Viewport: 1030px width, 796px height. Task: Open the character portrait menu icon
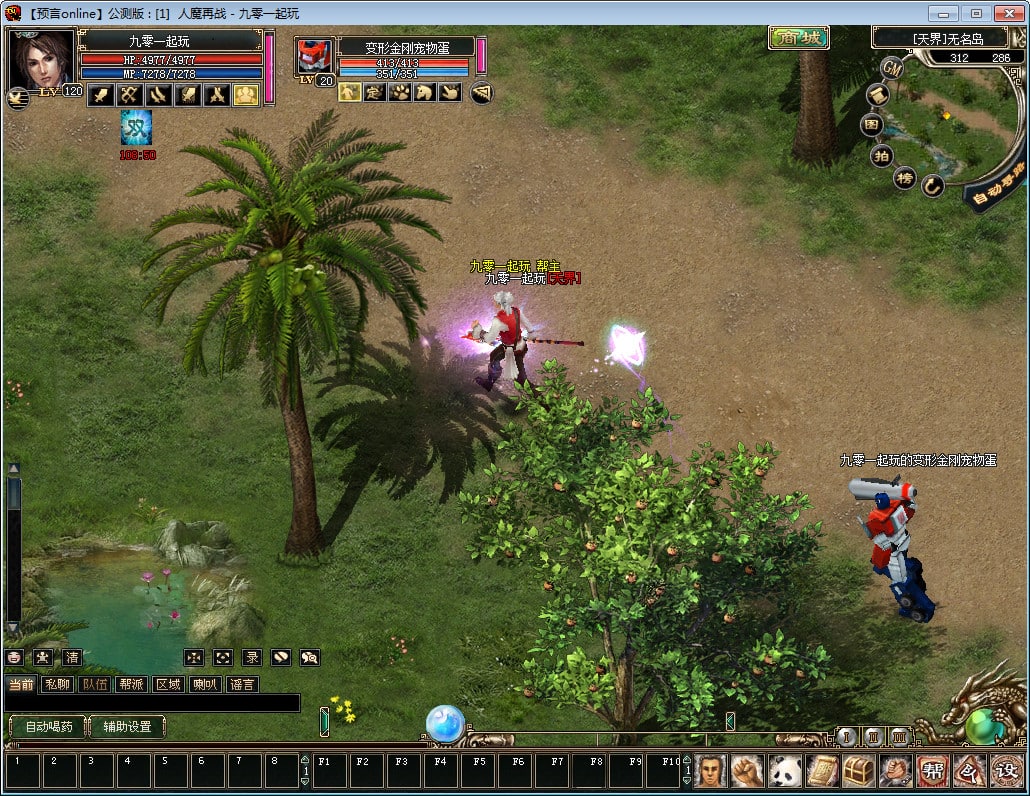[x=711, y=771]
